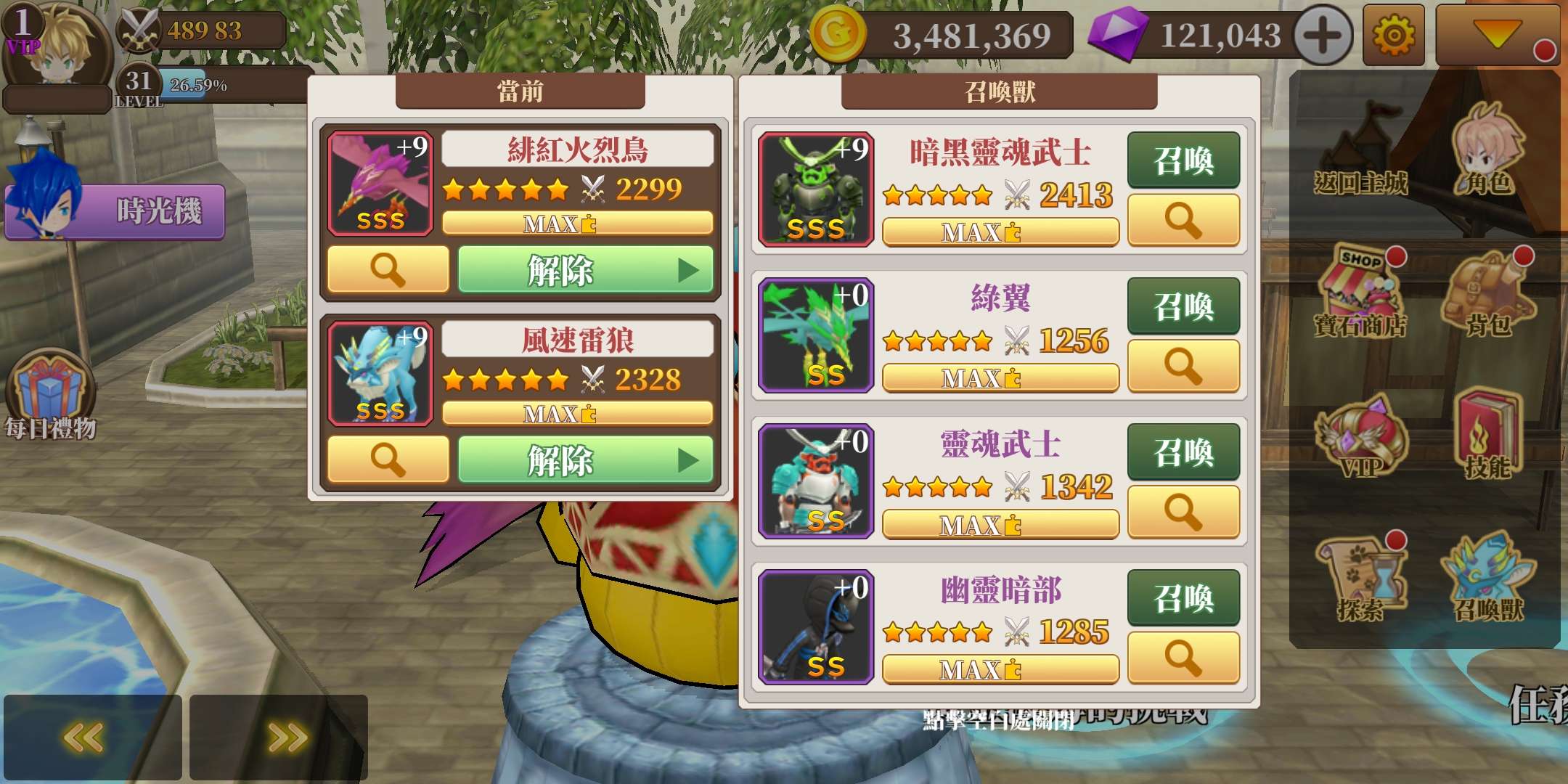Open the settings gear

point(1394,35)
